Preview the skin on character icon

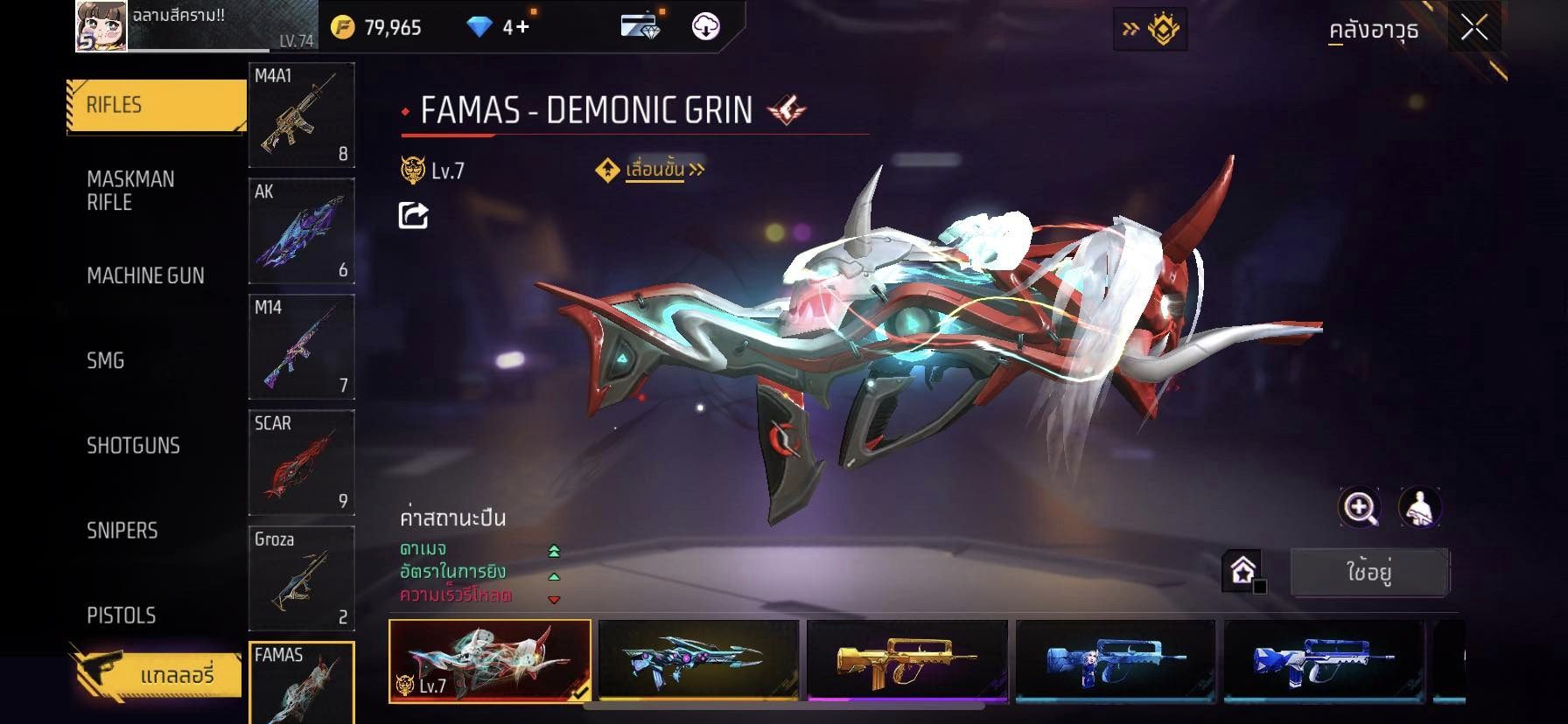point(1419,507)
